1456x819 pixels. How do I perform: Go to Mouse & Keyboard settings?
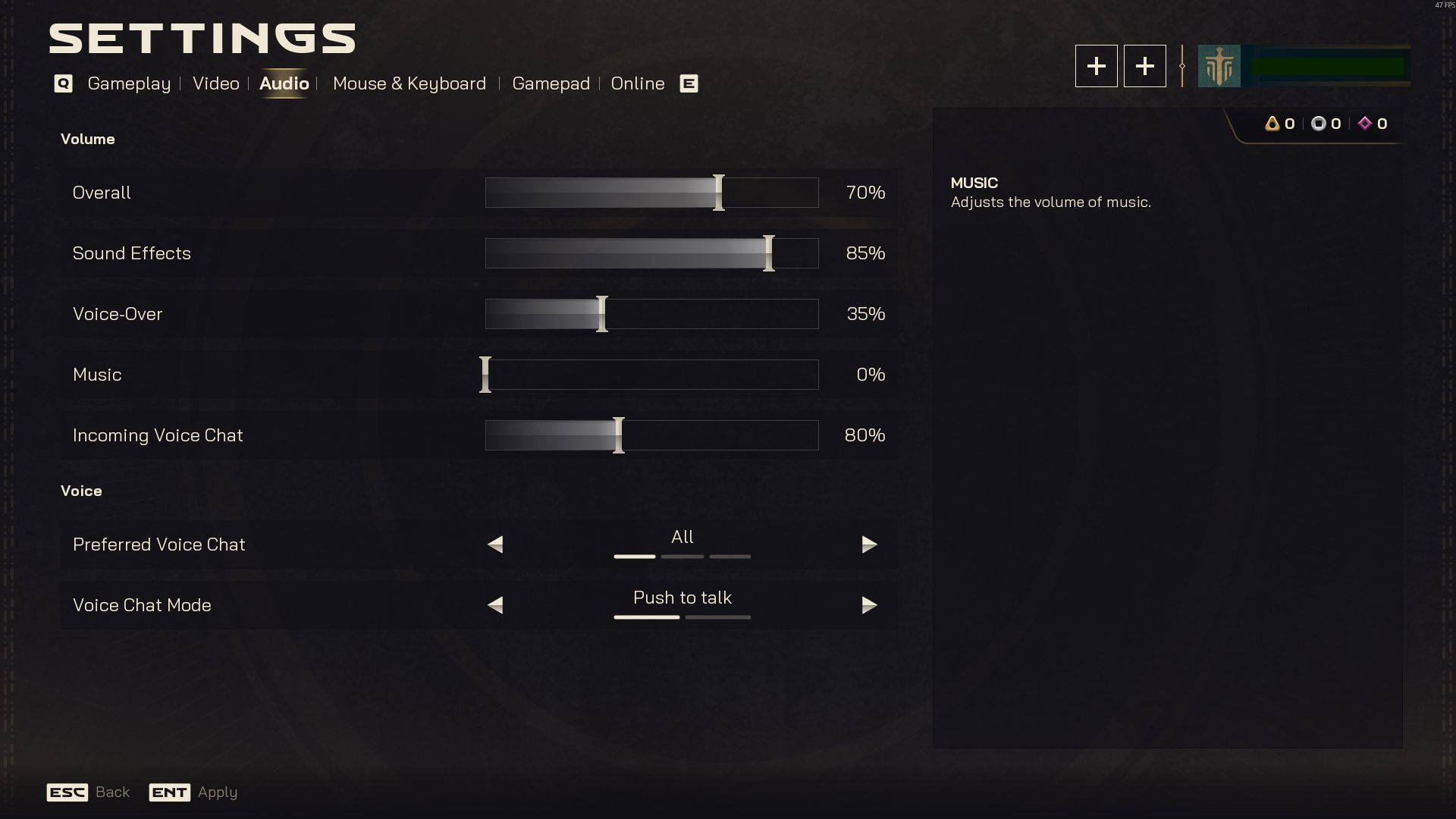pos(409,83)
